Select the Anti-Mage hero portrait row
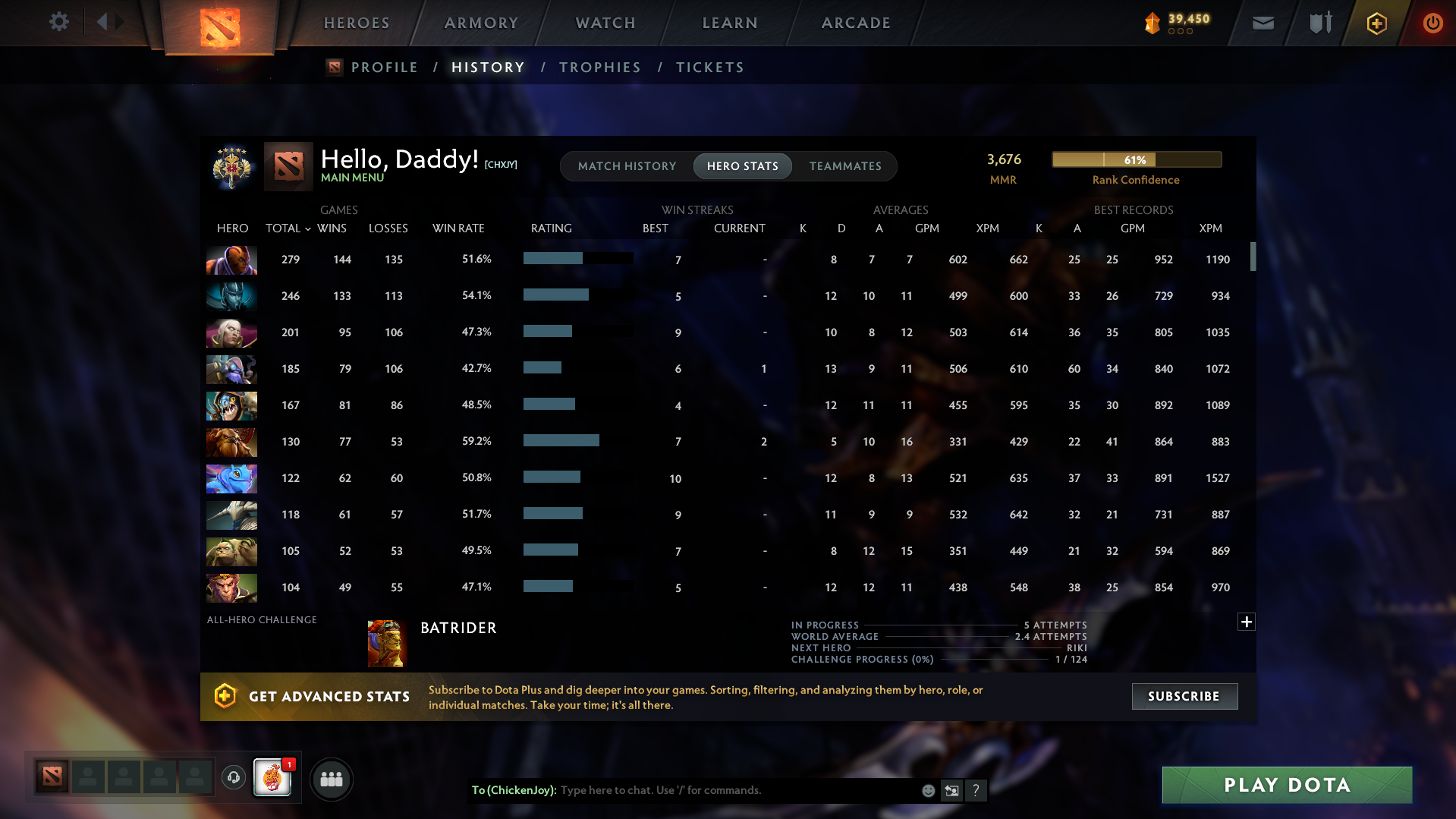The height and width of the screenshot is (819, 1456). tap(231, 260)
